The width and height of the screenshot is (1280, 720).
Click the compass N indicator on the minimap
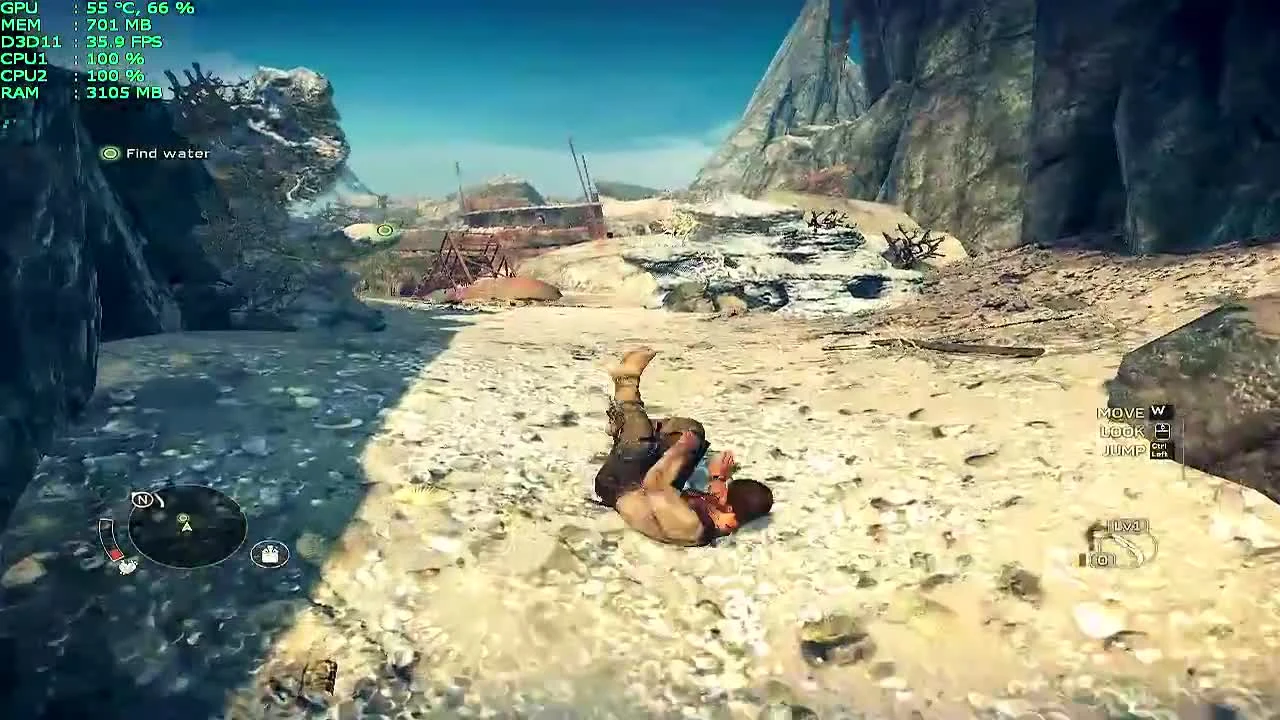[143, 499]
